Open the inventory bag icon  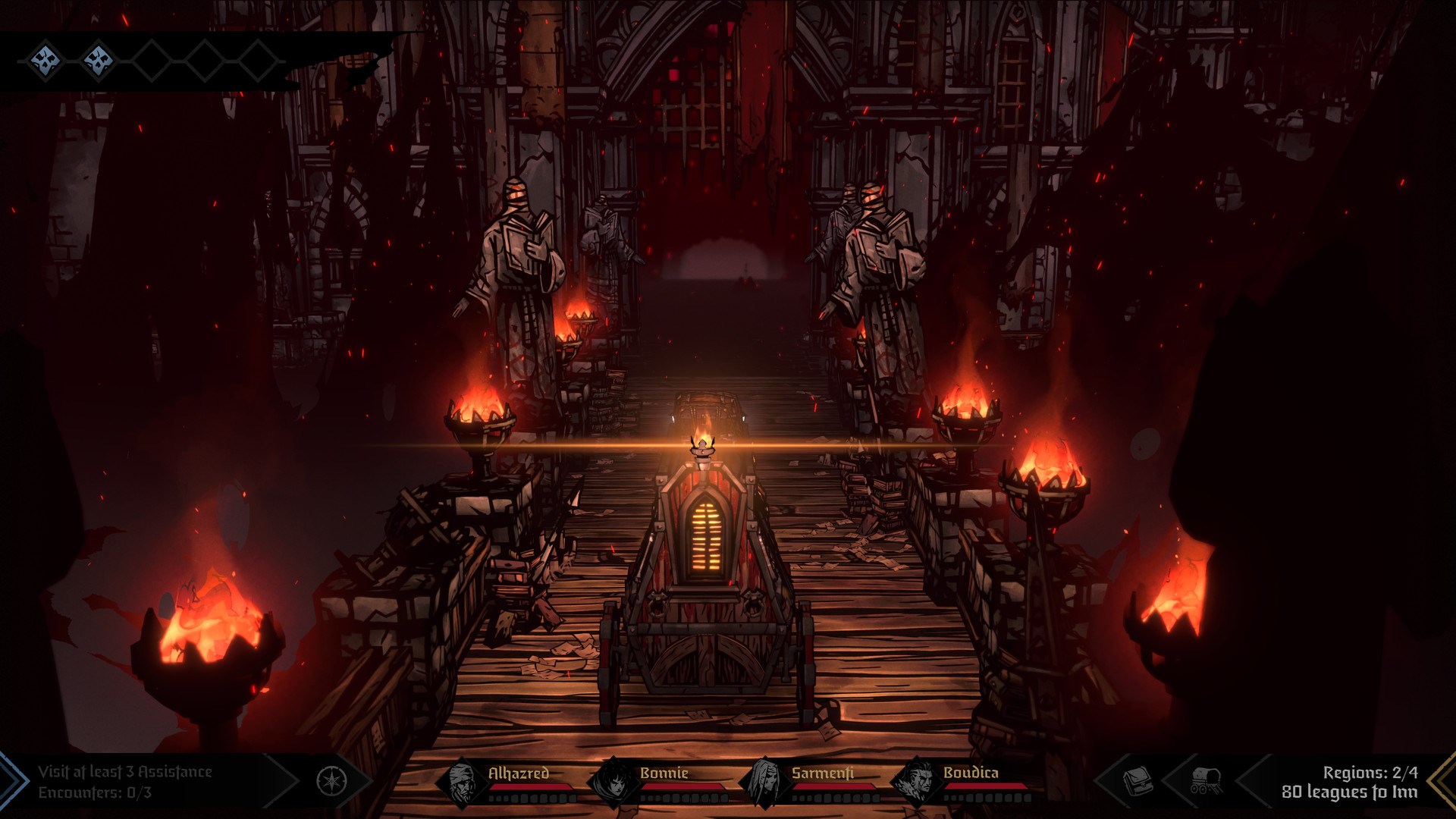point(1137,780)
